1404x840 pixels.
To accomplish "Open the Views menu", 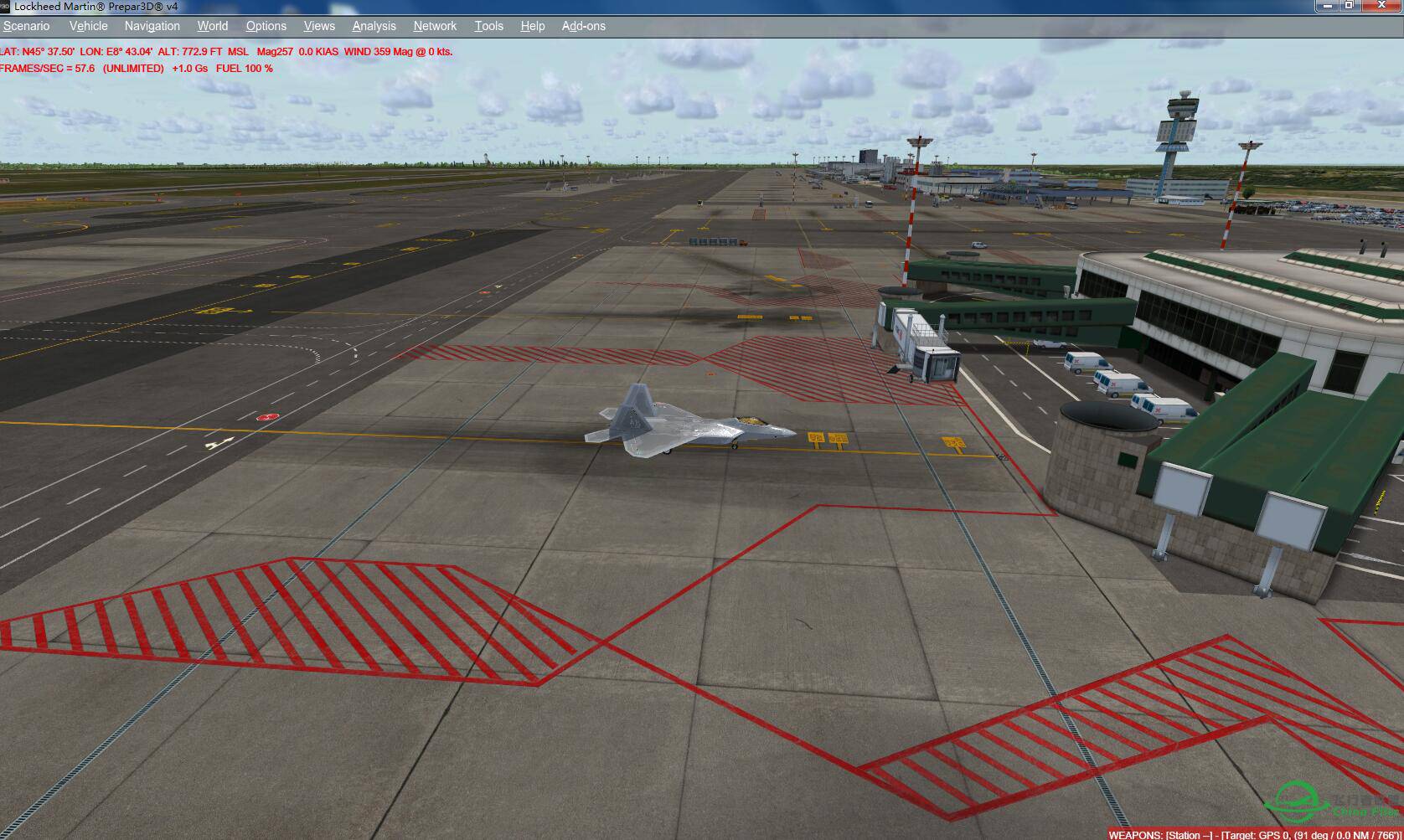I will pyautogui.click(x=318, y=26).
